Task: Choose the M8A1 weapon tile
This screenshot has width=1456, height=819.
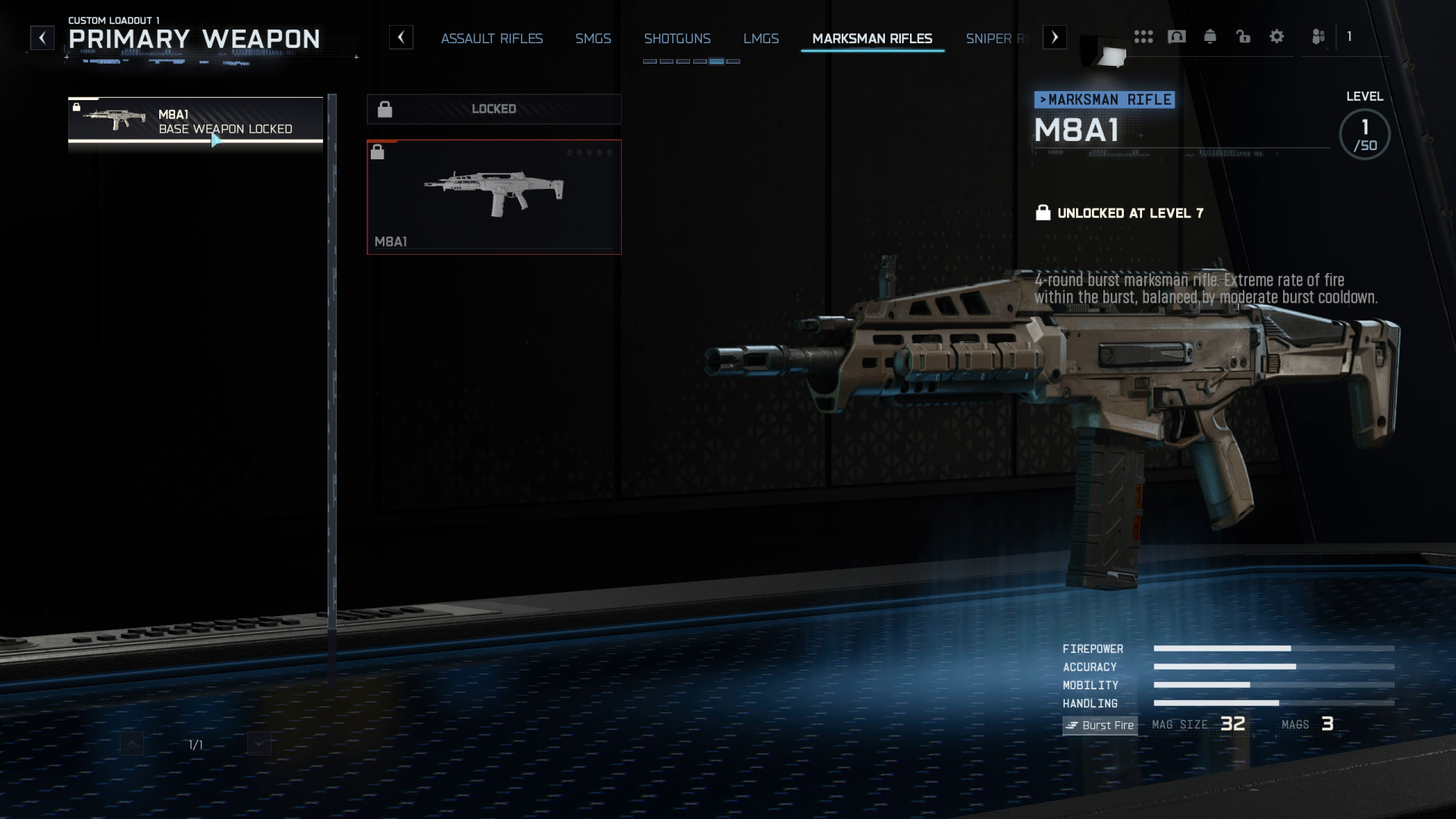Action: 494,196
